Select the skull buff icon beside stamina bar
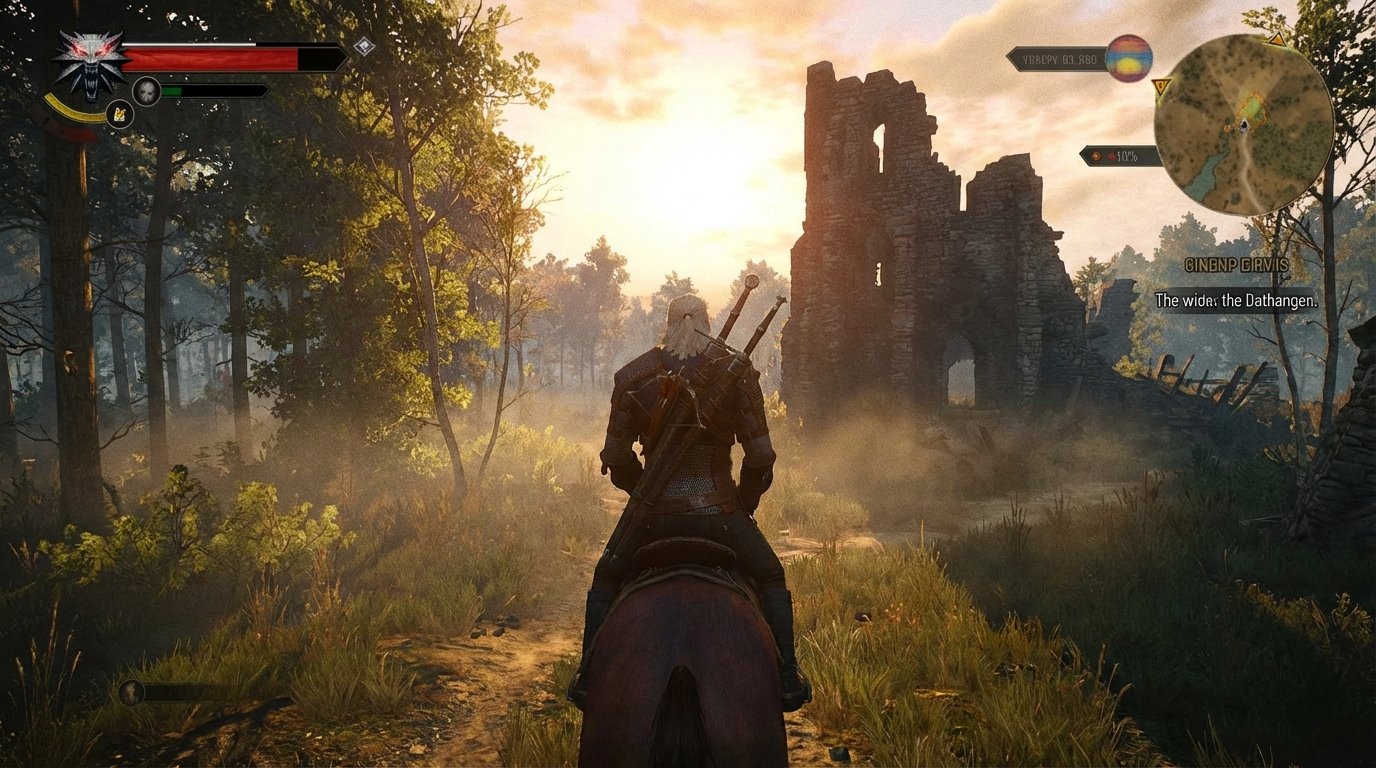This screenshot has height=768, width=1376. pos(147,90)
